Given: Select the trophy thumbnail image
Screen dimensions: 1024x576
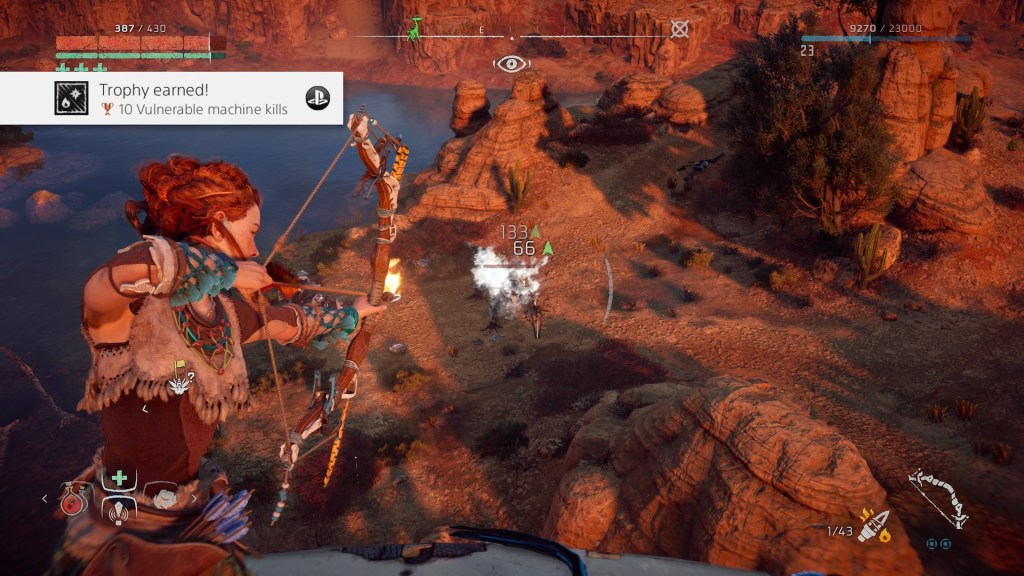Looking at the screenshot, I should coord(71,98).
